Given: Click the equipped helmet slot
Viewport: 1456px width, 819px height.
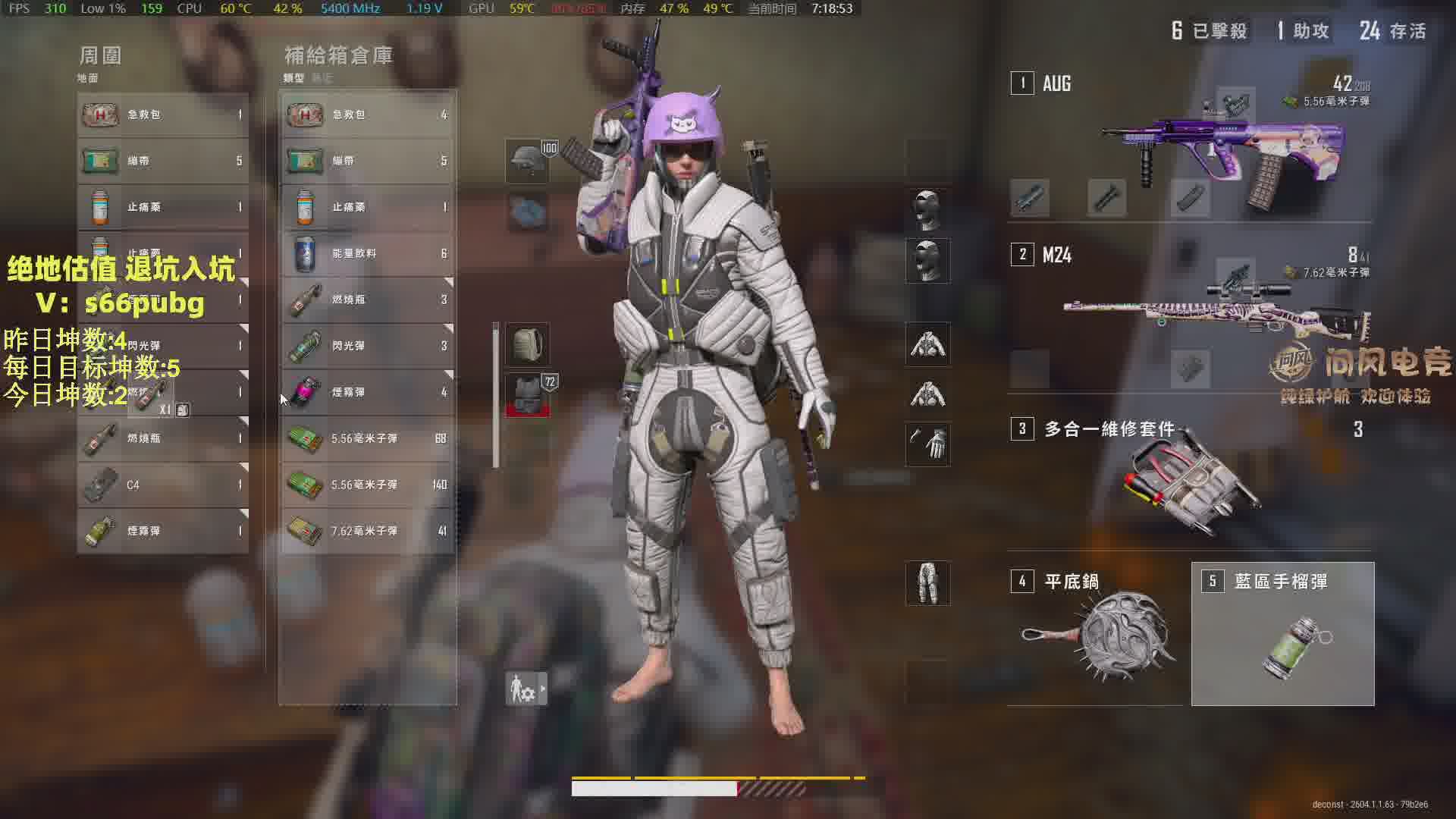Looking at the screenshot, I should point(527,161).
